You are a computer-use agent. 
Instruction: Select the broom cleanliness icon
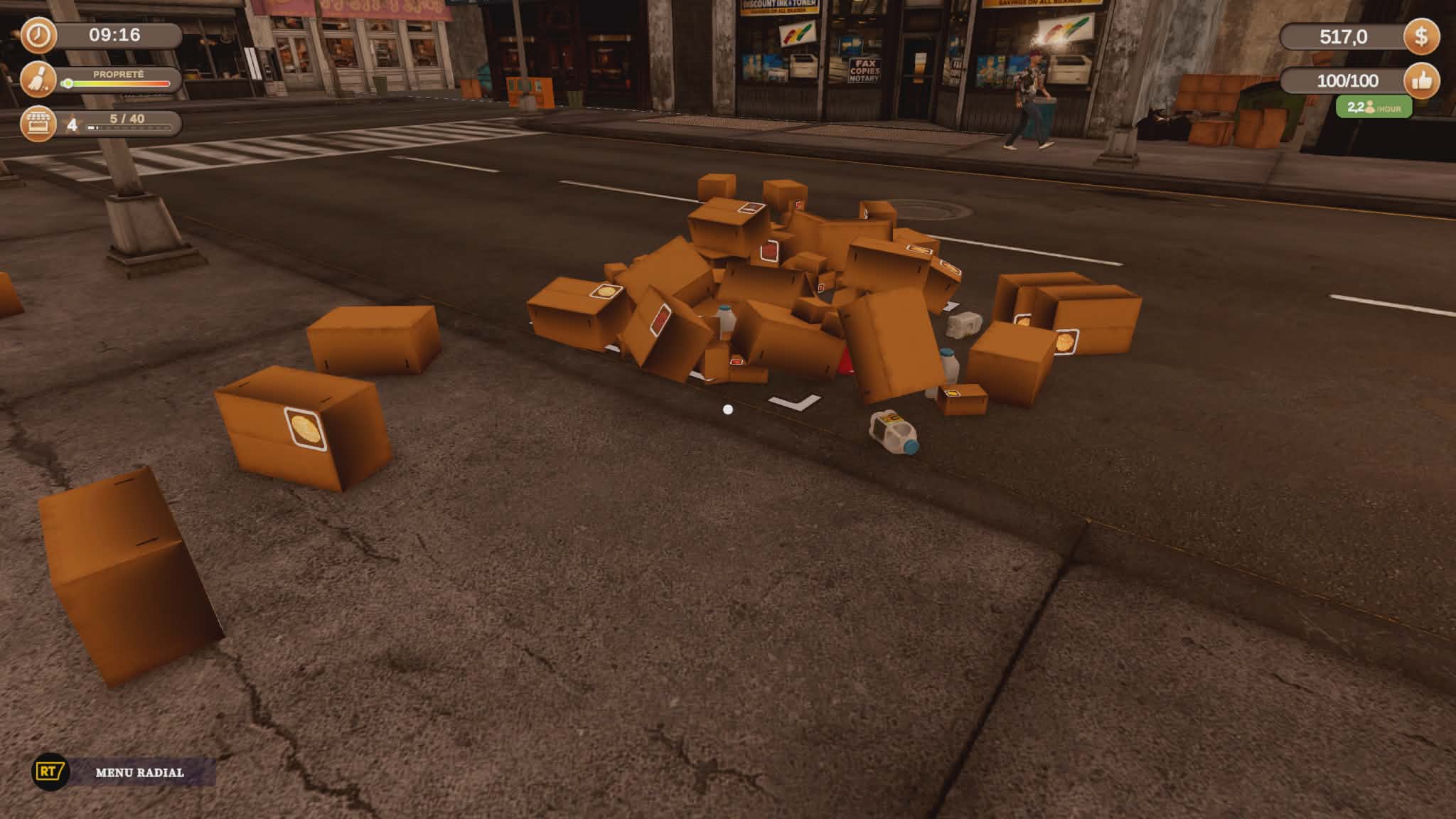click(38, 80)
